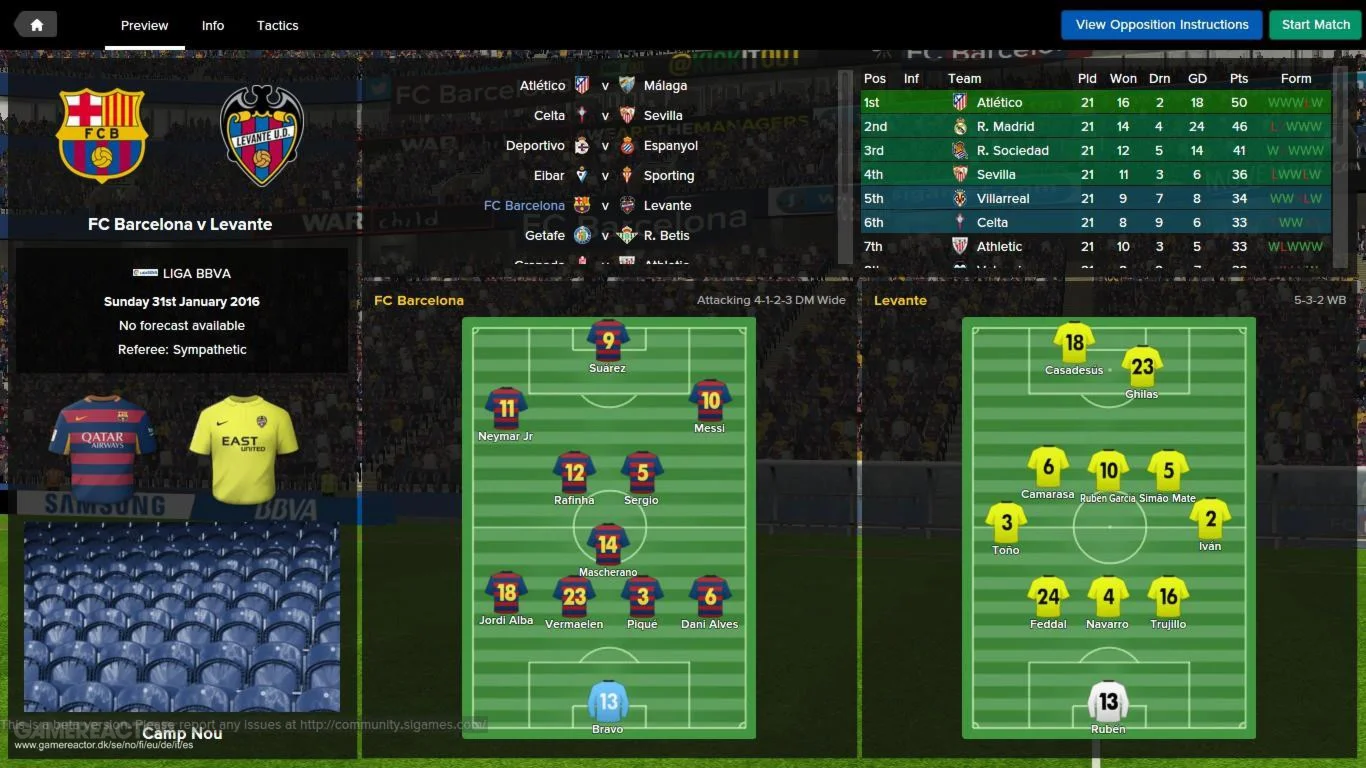Open View Opposition Instructions
The image size is (1366, 768).
(1162, 25)
